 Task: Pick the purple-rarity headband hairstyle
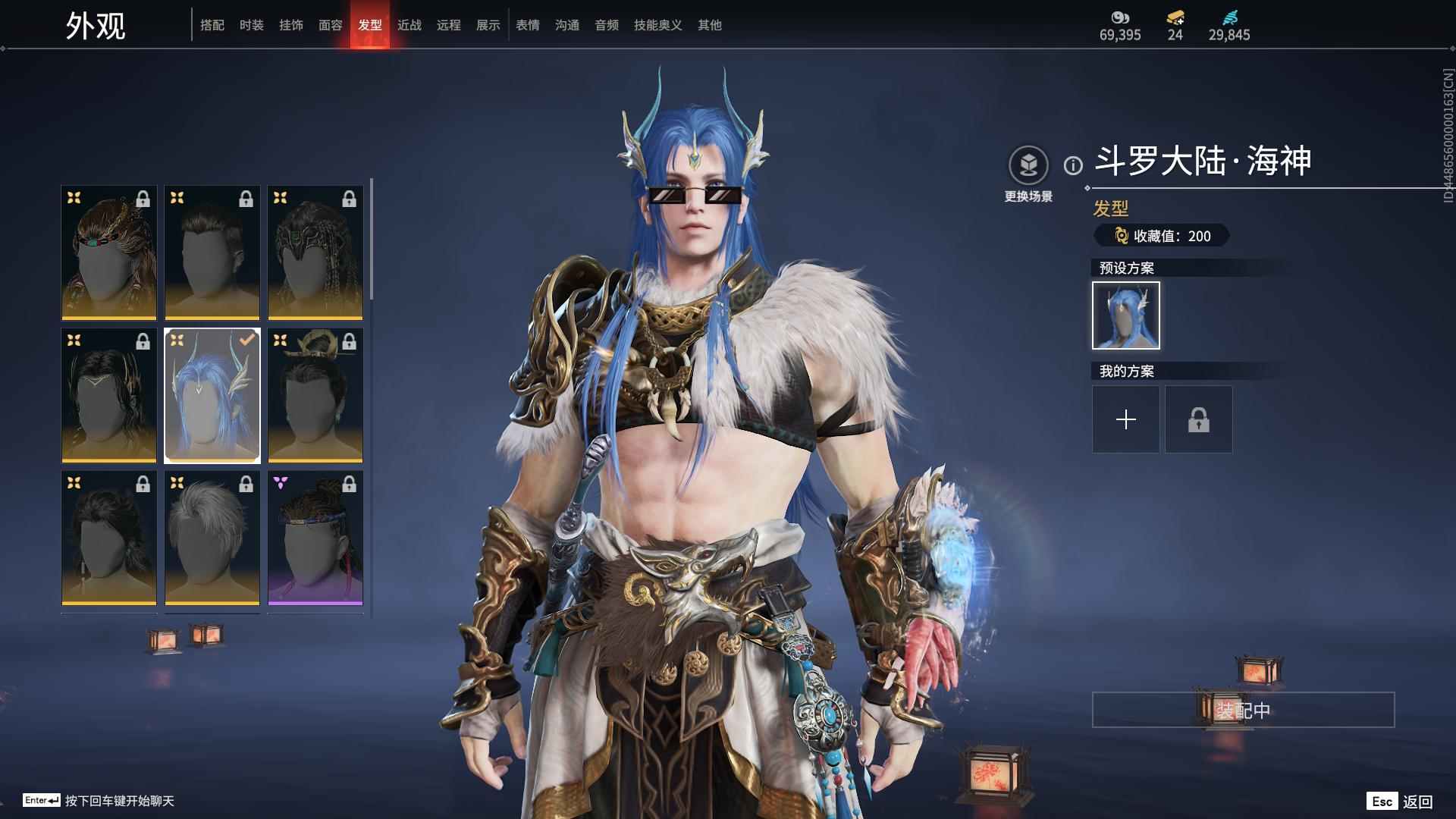tap(315, 538)
